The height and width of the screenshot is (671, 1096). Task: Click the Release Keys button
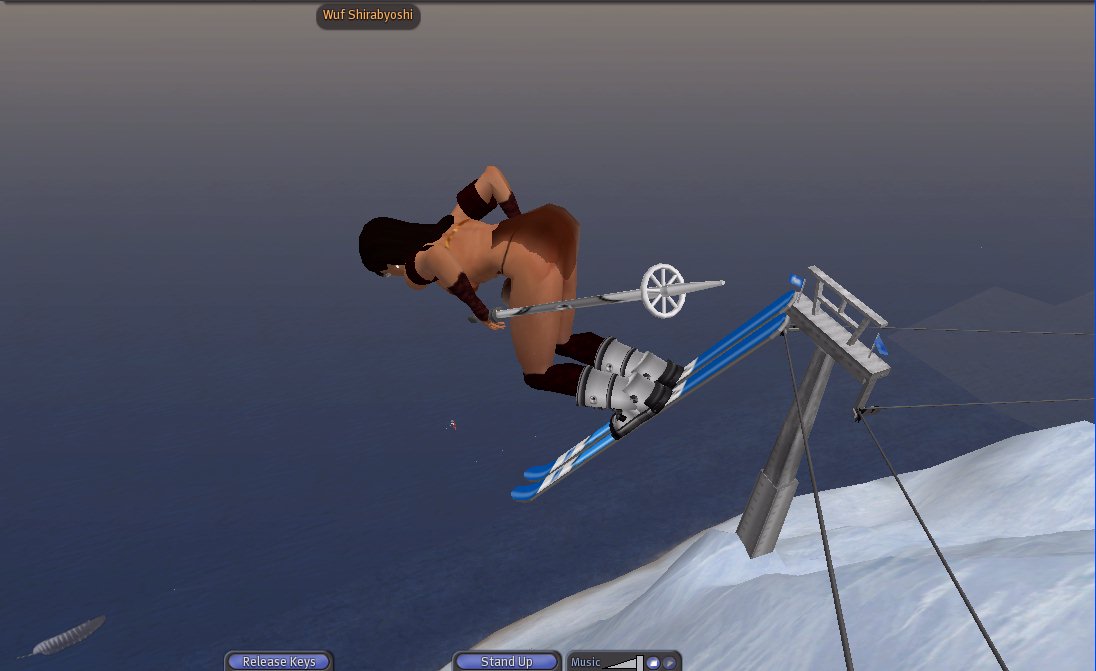[x=278, y=662]
